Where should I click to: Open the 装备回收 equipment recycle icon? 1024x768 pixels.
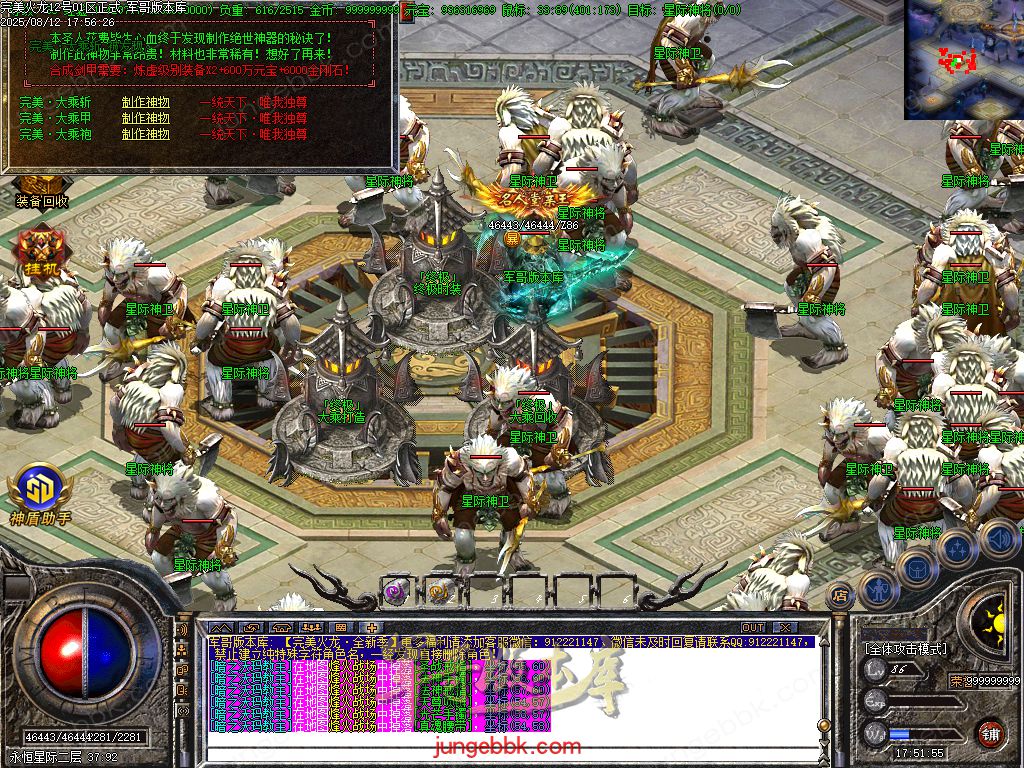(42, 190)
